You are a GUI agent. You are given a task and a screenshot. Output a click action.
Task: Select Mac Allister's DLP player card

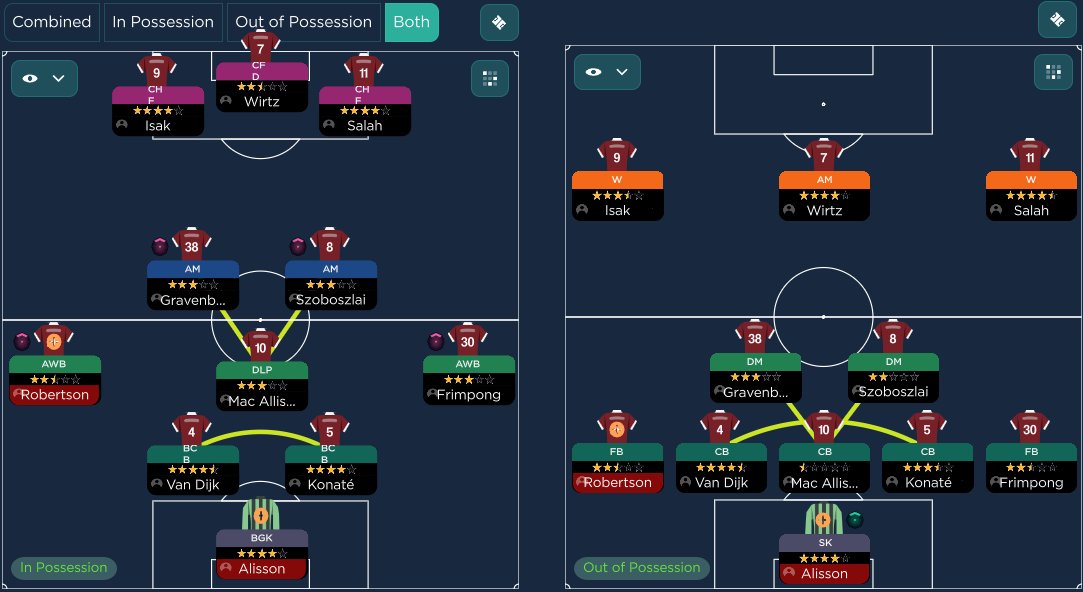[261, 385]
